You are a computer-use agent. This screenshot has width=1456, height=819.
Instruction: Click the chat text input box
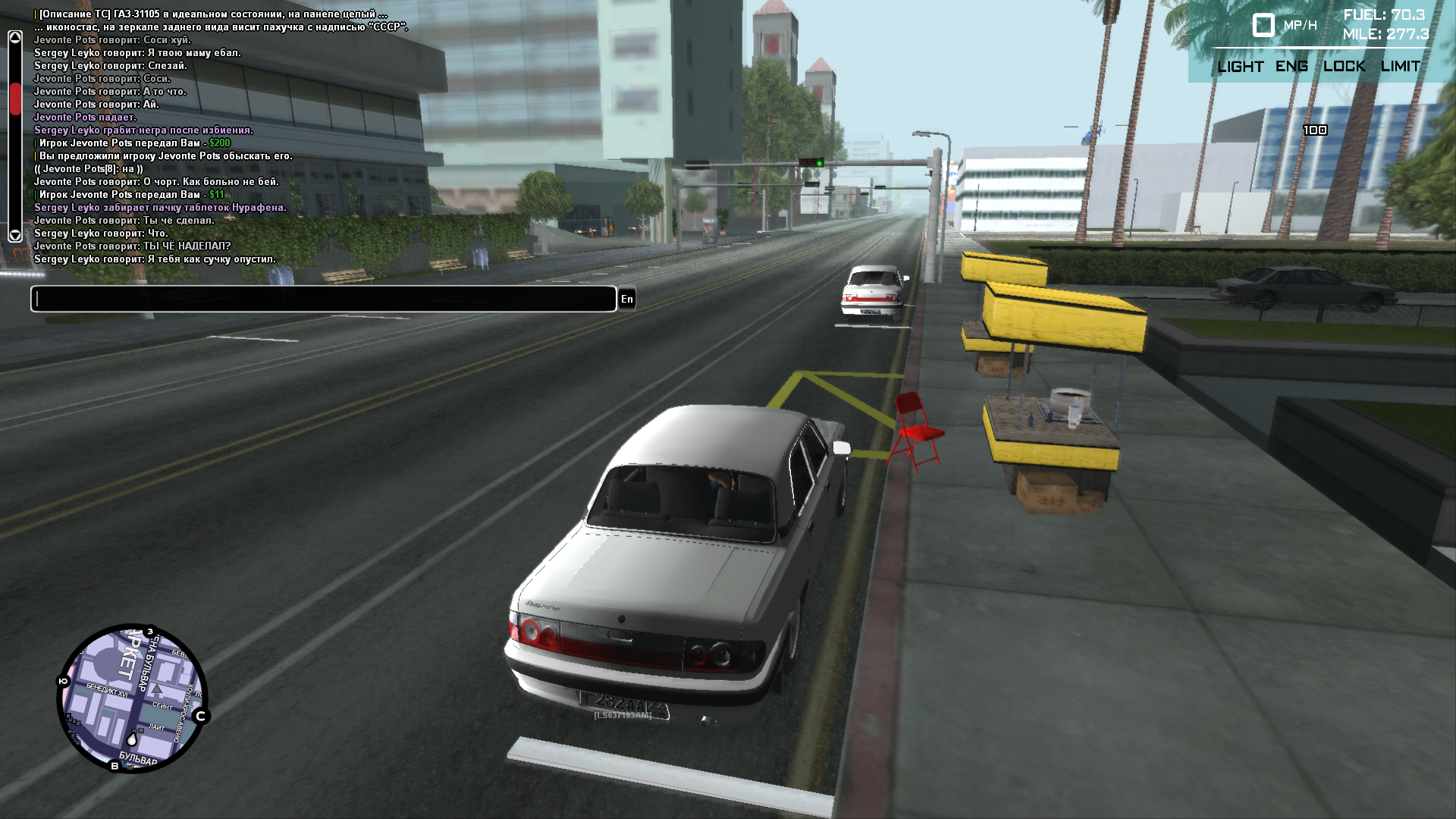[323, 299]
